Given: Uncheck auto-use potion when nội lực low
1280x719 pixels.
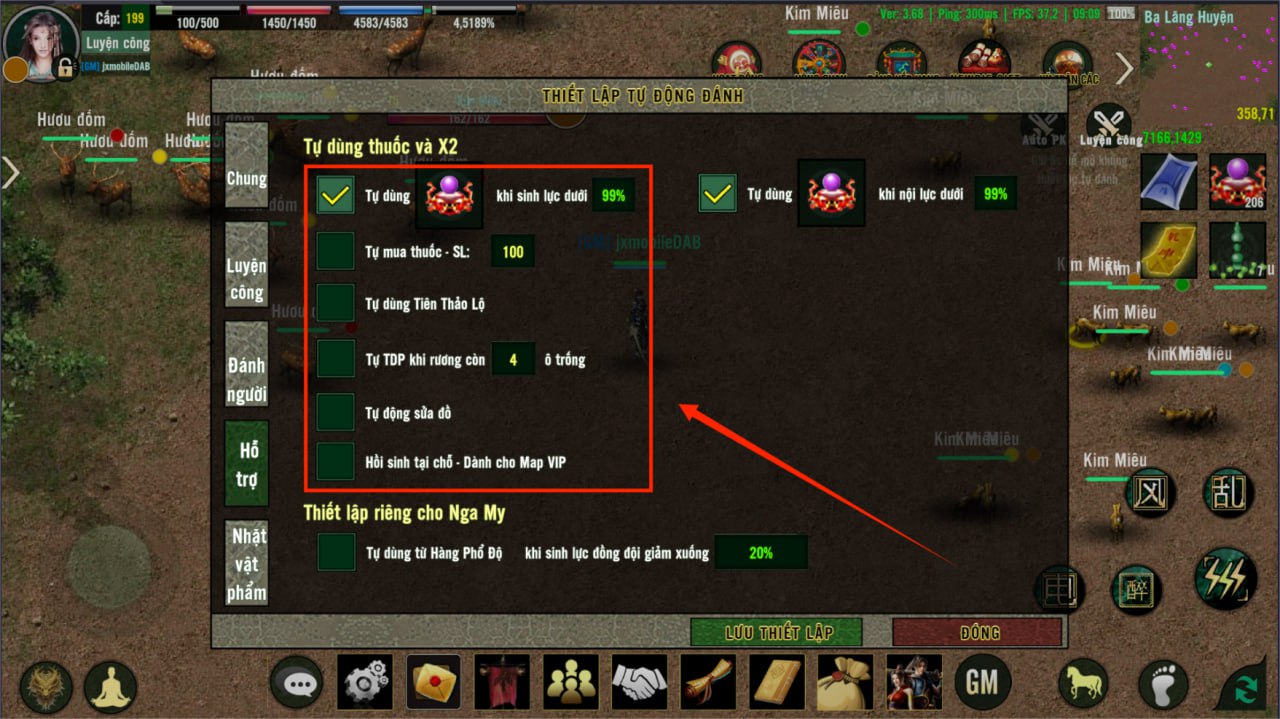Looking at the screenshot, I should pos(717,194).
